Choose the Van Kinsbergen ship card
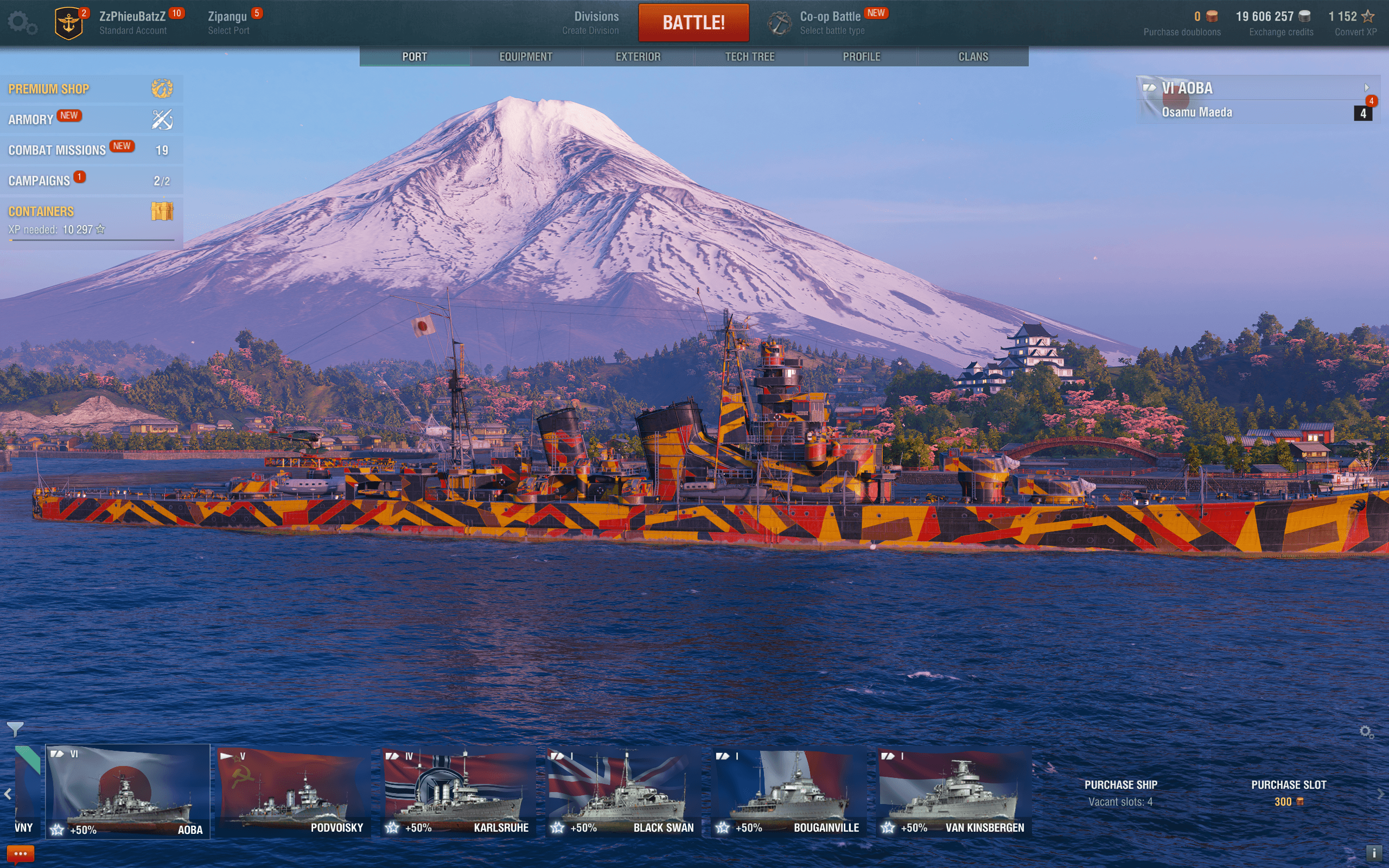Image resolution: width=1389 pixels, height=868 pixels. click(x=953, y=792)
